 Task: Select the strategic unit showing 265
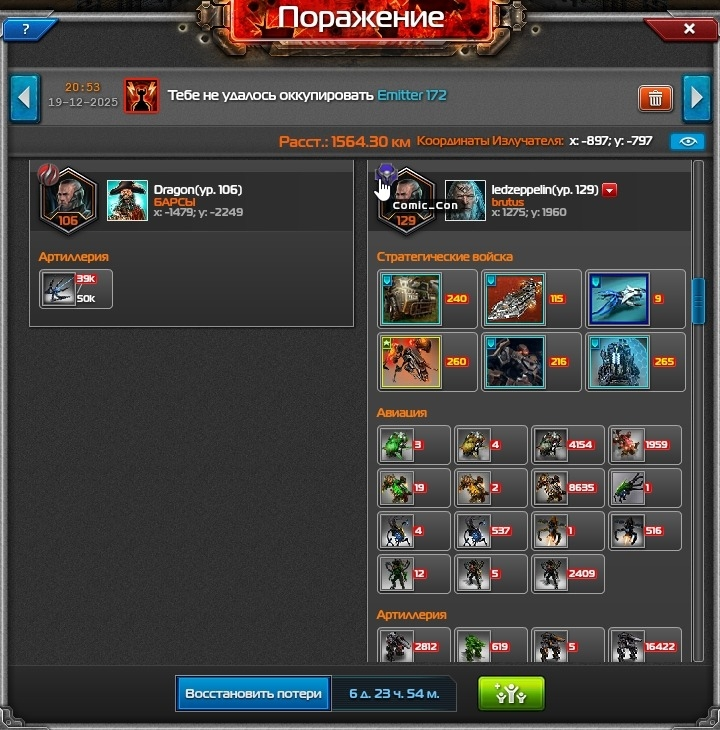pos(618,362)
